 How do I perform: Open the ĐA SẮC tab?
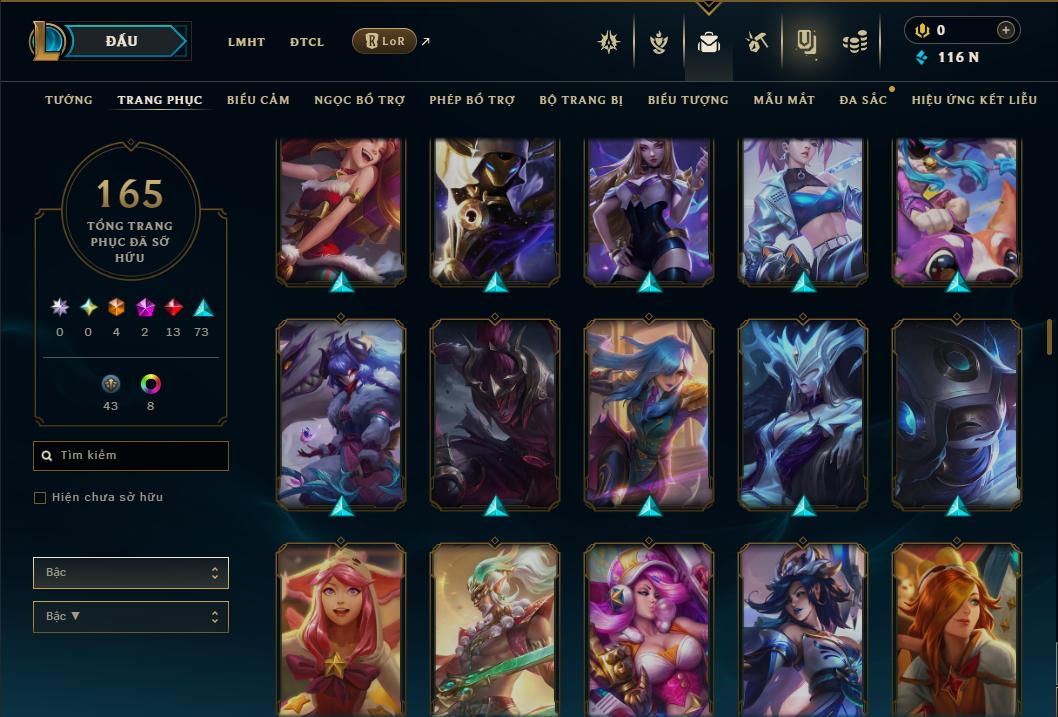pyautogui.click(x=863, y=100)
